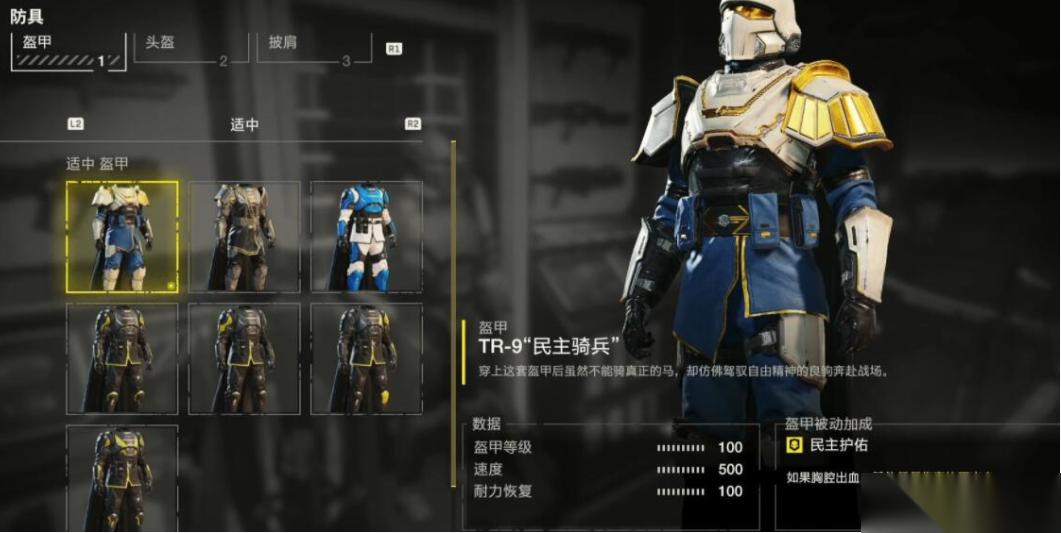Select the dark armor with yellow shin guard
The image size is (1061, 533).
pos(366,358)
